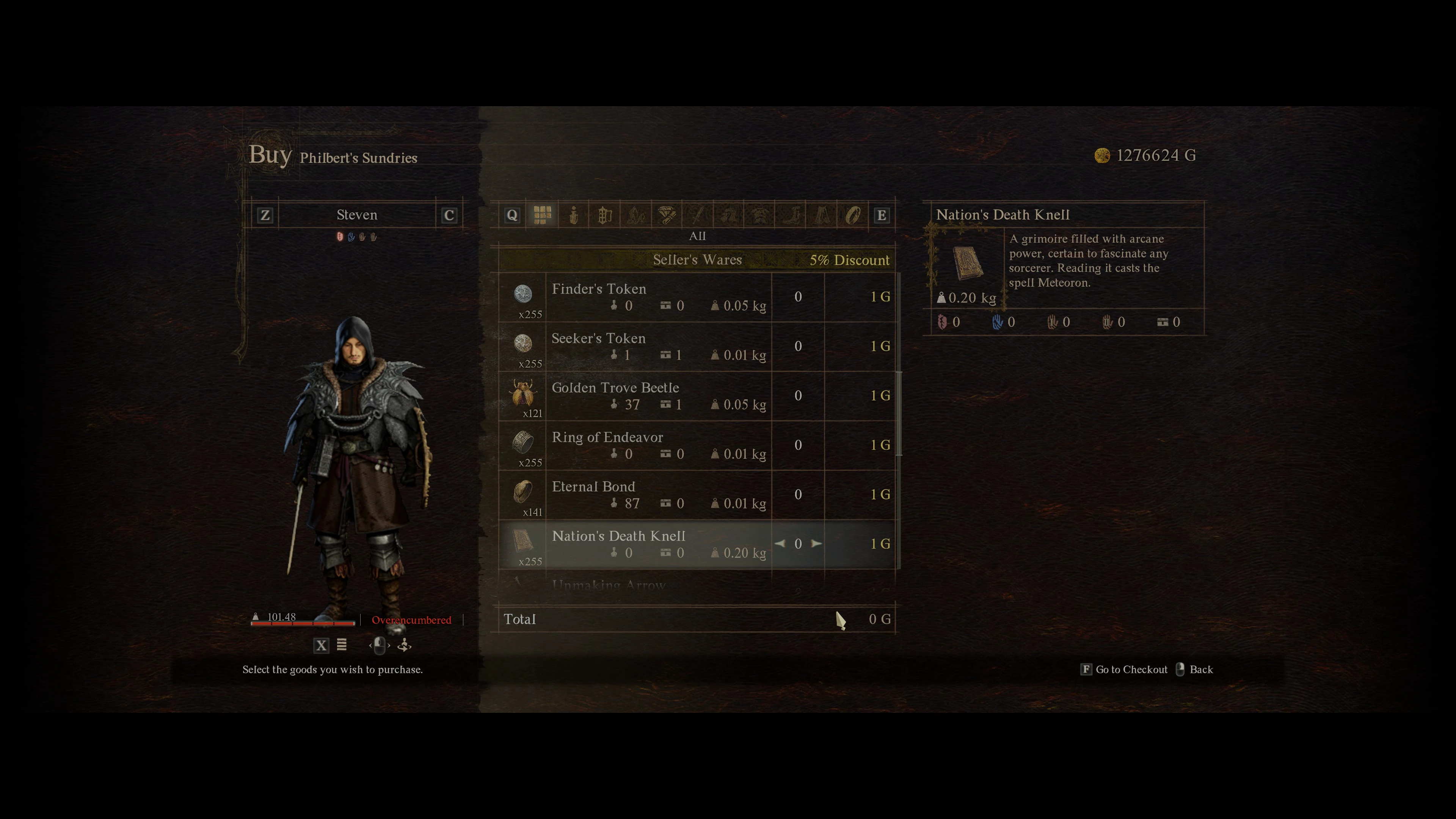The width and height of the screenshot is (1456, 819).
Task: Click the Golden Trove Beetle thumbnail
Action: [x=523, y=395]
